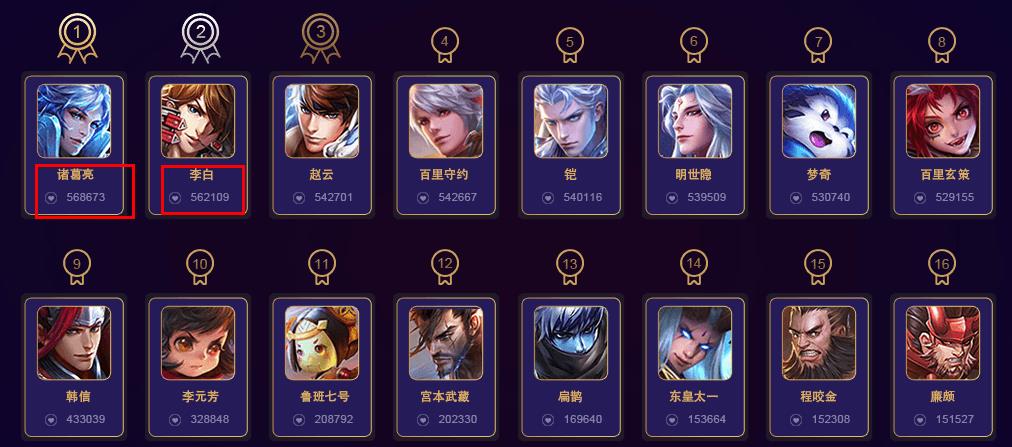Viewport: 1012px width, 447px height.
Task: Pick the 李元芳 hero card
Action: click(198, 342)
